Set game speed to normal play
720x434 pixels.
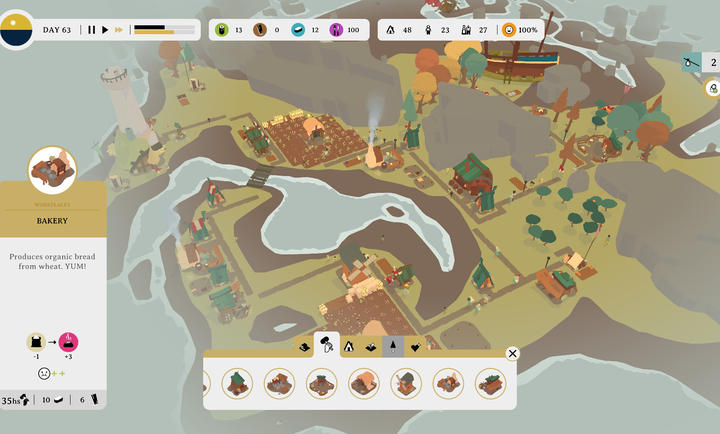pyautogui.click(x=105, y=30)
